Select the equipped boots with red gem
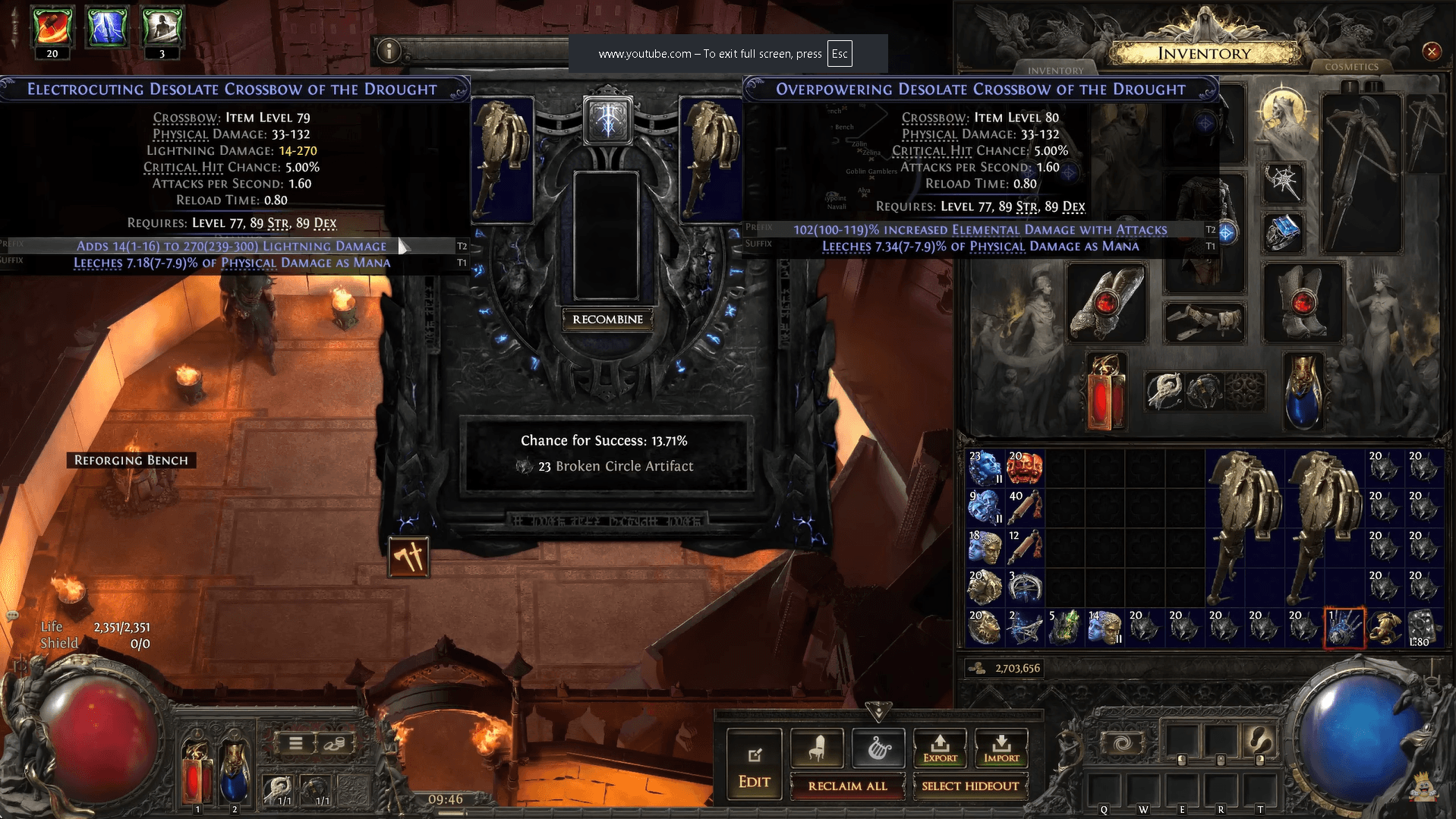 point(1302,303)
